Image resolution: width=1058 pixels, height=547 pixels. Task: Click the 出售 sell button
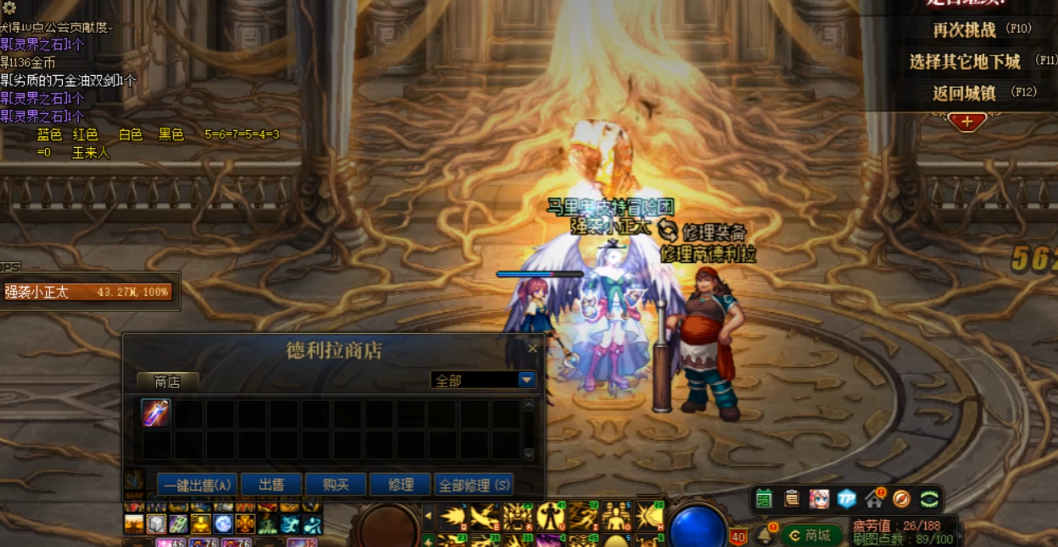(x=271, y=485)
